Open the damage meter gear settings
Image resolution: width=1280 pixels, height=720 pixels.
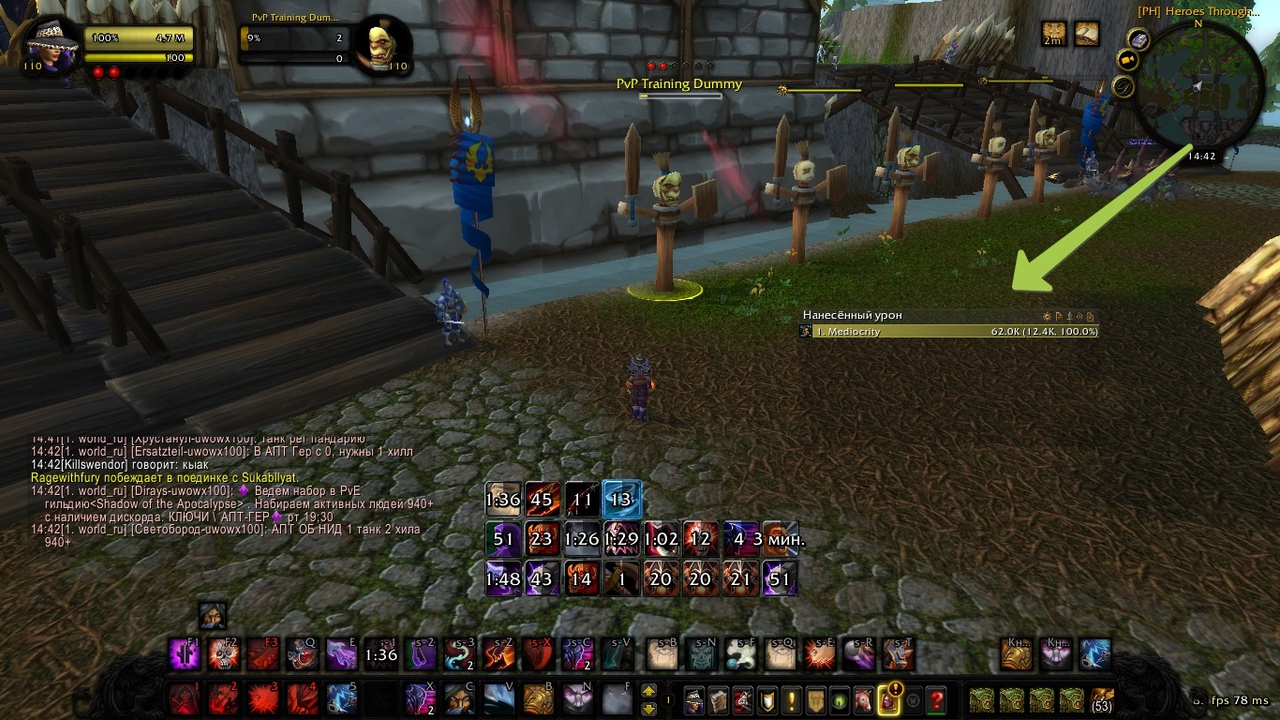(x=1047, y=316)
